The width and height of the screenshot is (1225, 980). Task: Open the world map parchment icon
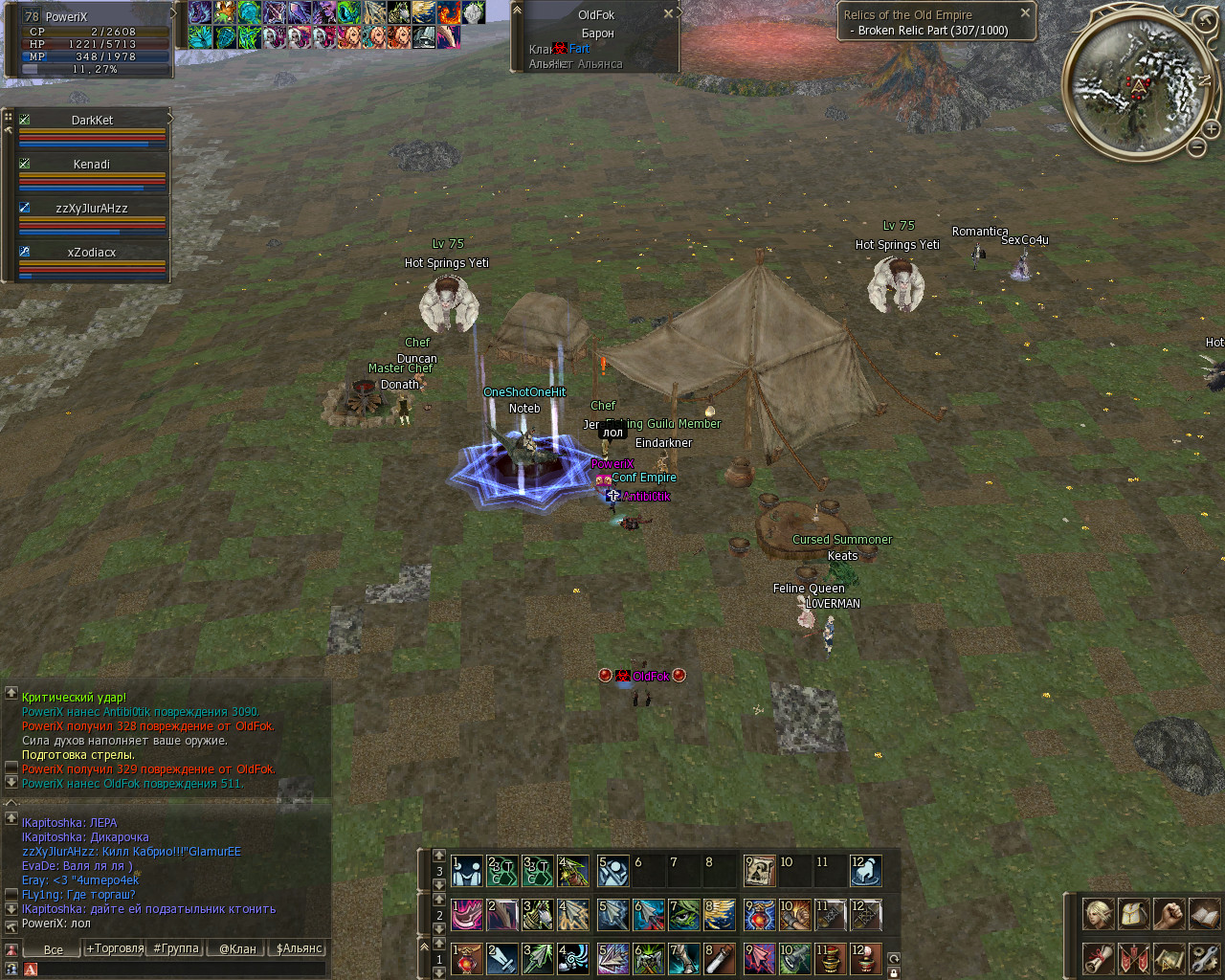pyautogui.click(x=1169, y=958)
